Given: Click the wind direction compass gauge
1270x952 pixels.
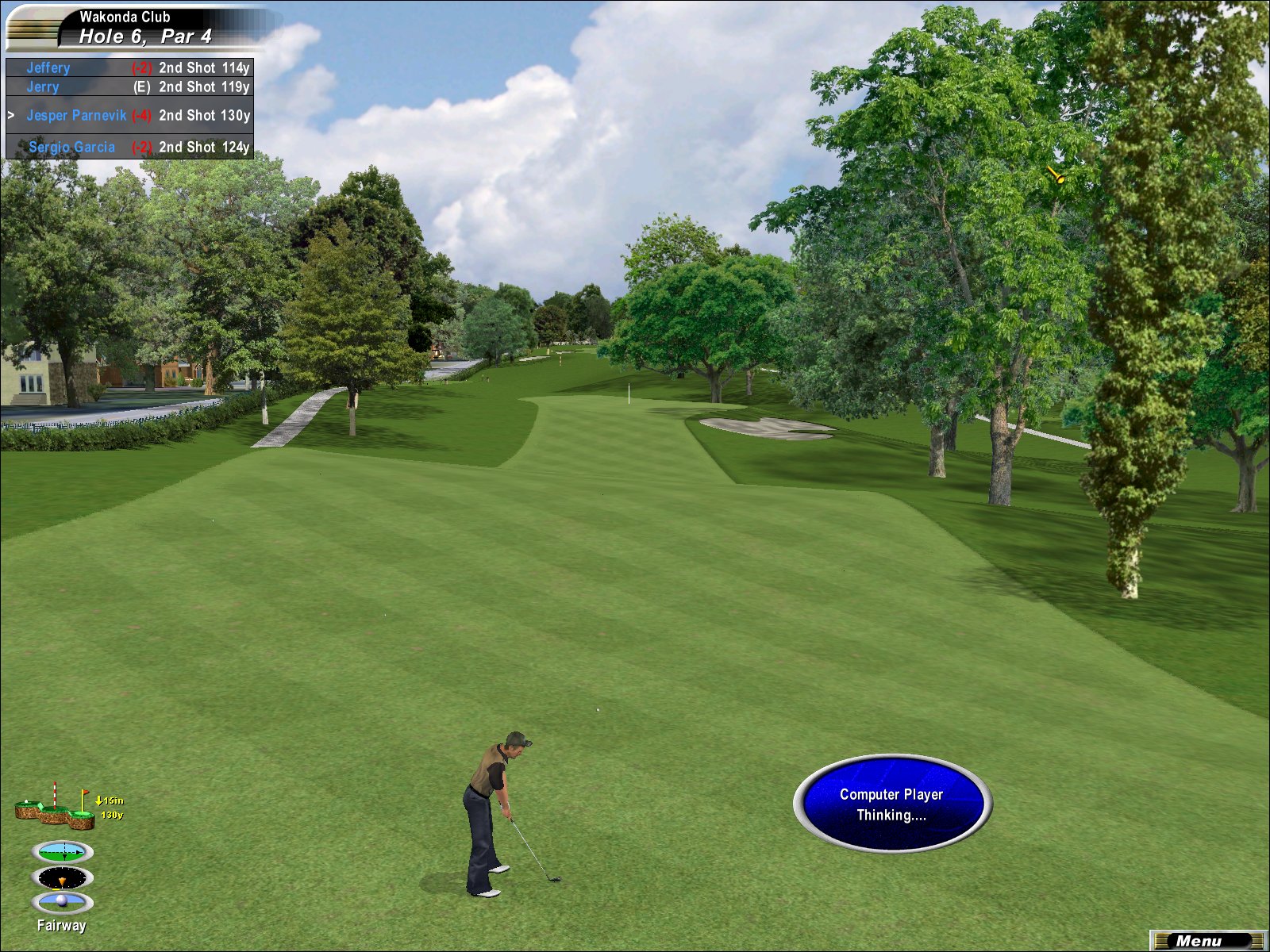Looking at the screenshot, I should tap(63, 878).
